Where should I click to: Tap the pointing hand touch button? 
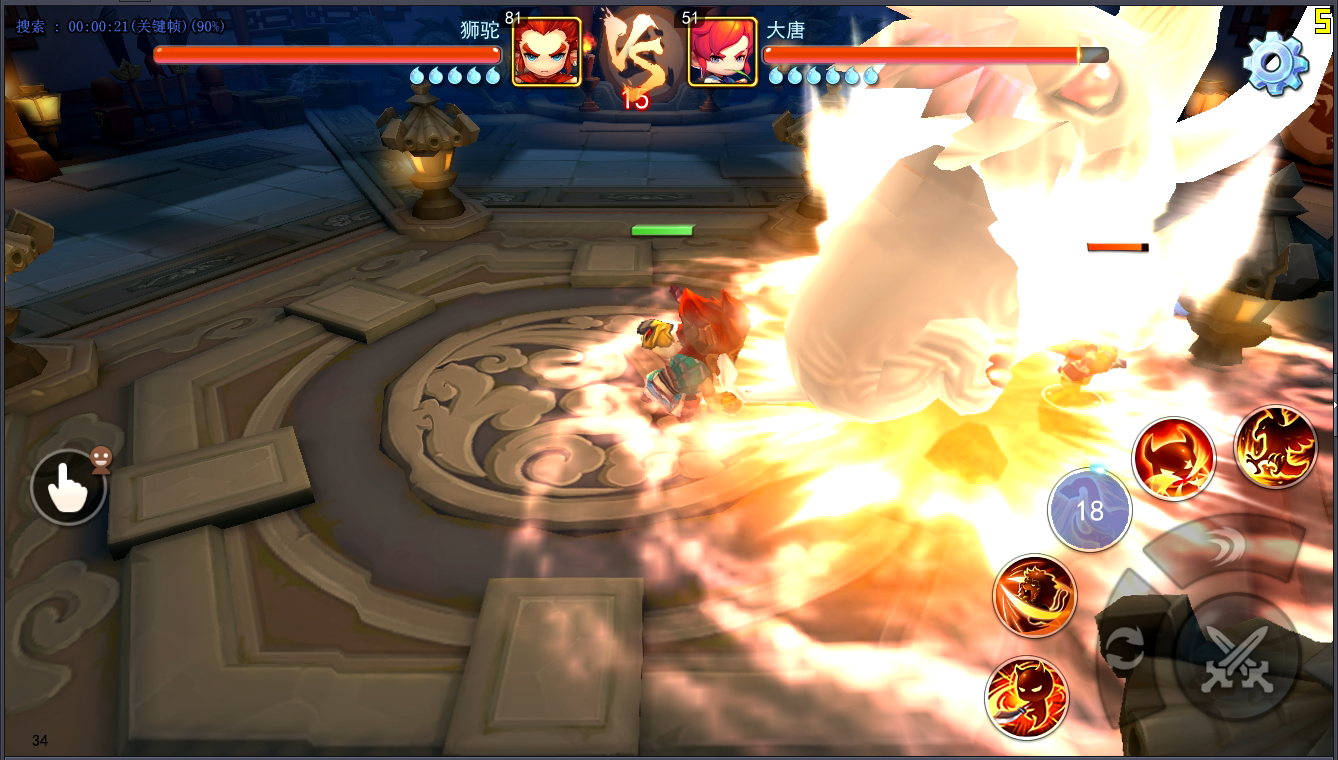[68, 487]
